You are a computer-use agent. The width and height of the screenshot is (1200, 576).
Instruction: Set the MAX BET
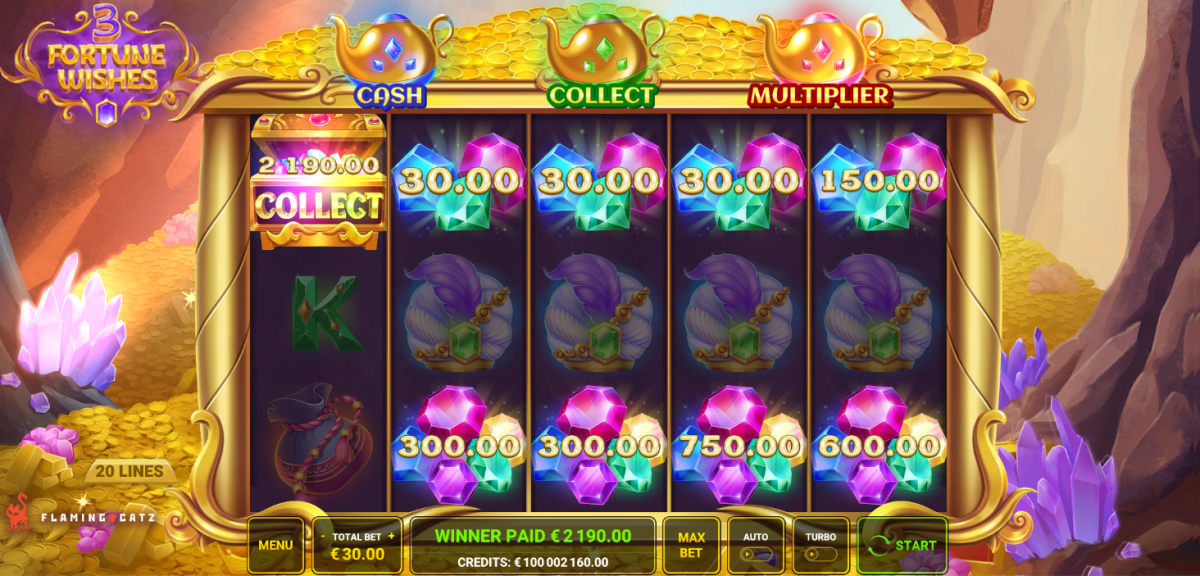pos(690,545)
